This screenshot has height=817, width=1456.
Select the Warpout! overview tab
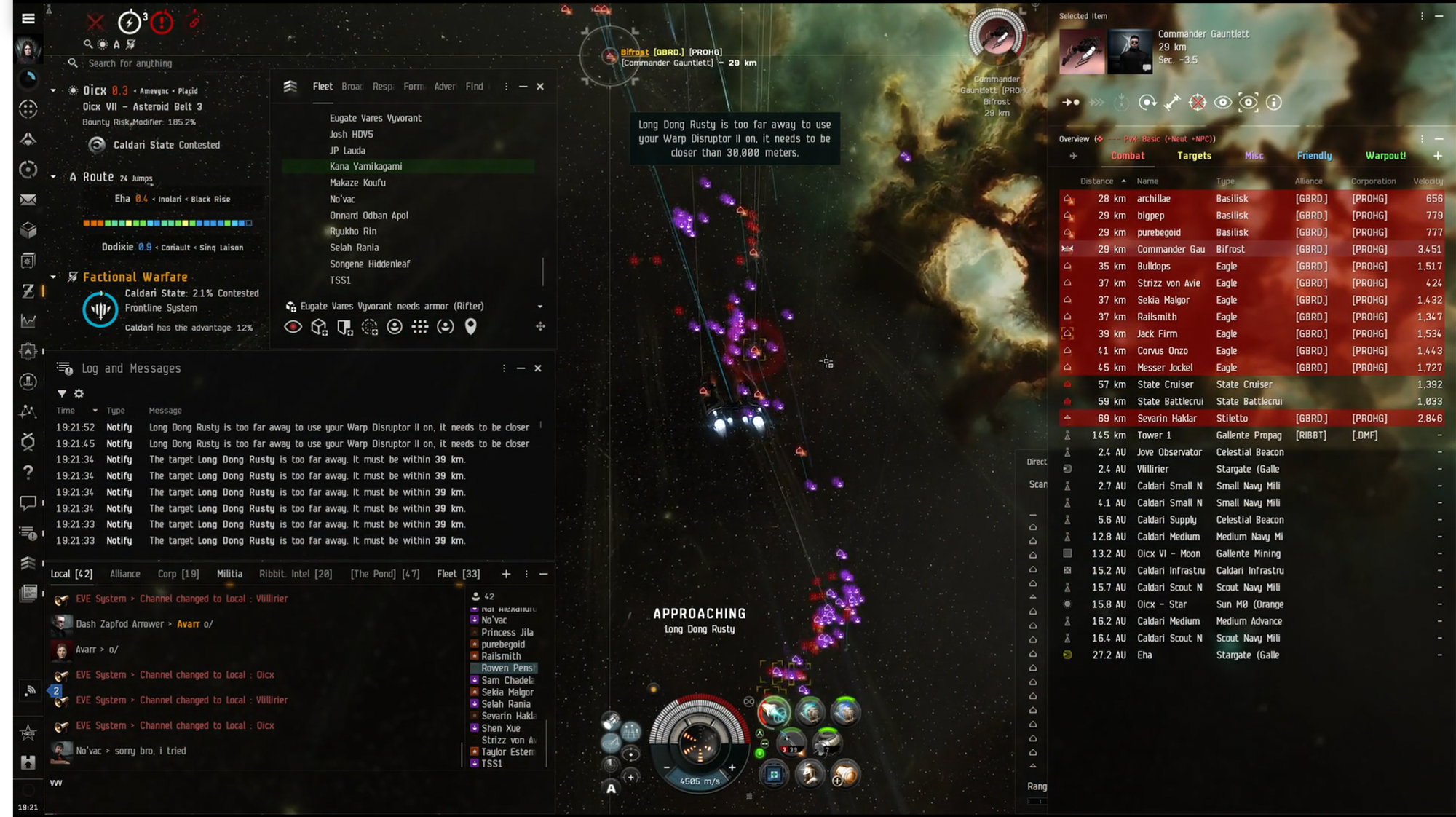[1385, 156]
